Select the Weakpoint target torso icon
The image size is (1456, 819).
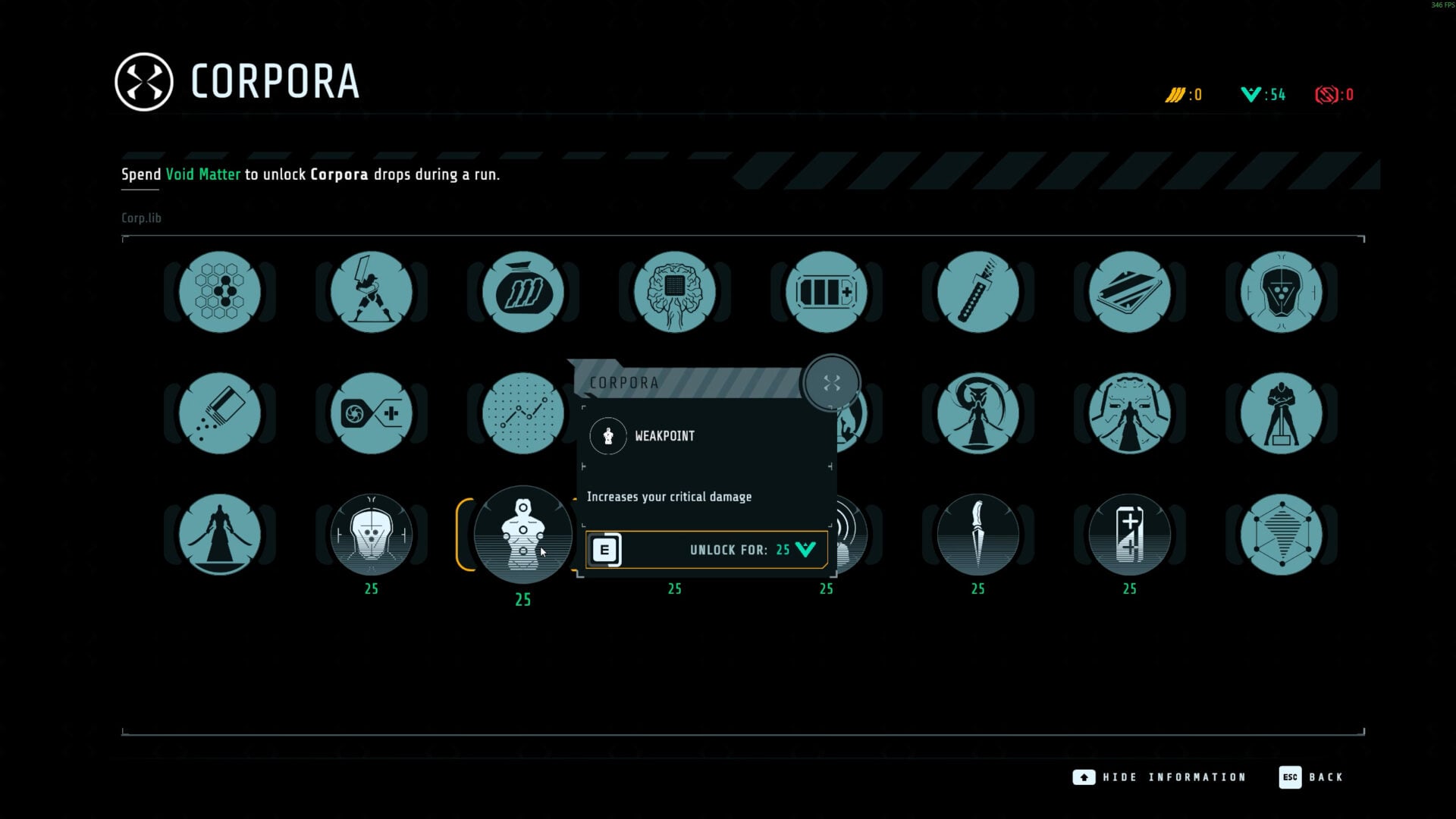click(x=523, y=535)
